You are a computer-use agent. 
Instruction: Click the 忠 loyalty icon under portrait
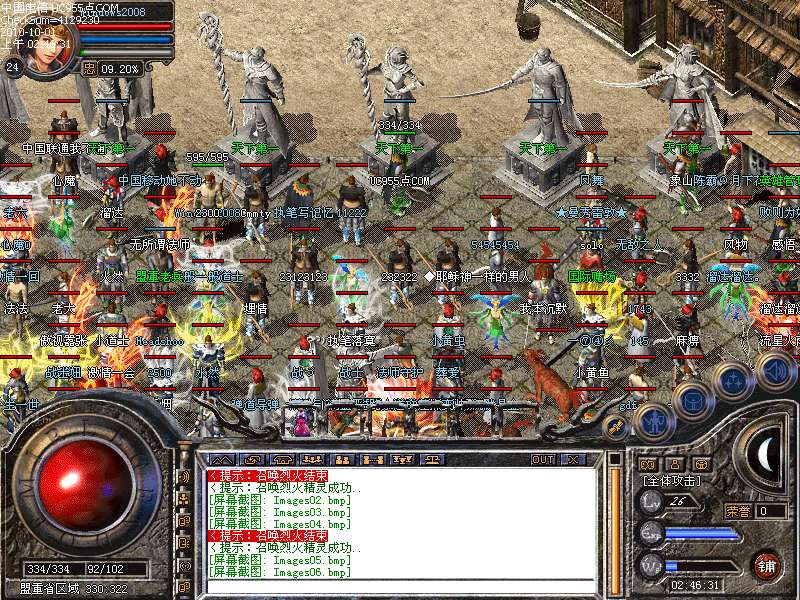(x=89, y=69)
